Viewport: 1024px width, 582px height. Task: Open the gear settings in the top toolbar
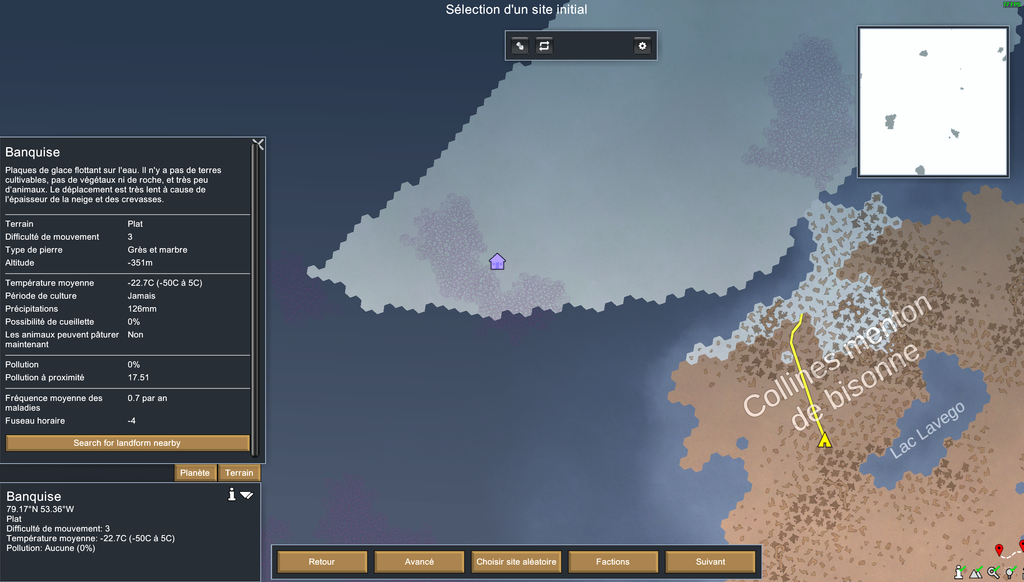pyautogui.click(x=642, y=46)
